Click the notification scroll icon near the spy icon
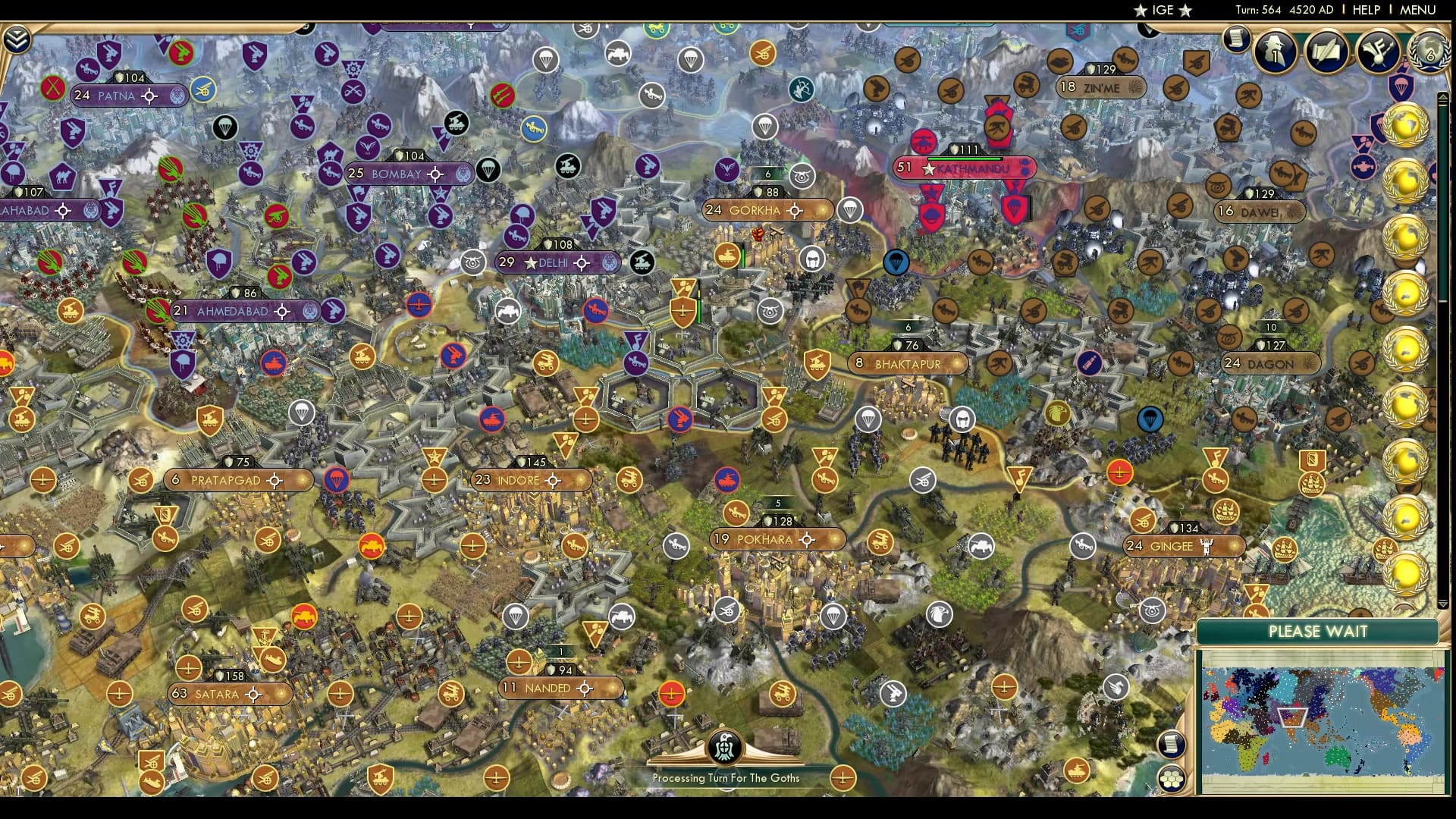This screenshot has width=1456, height=819. point(1235,47)
